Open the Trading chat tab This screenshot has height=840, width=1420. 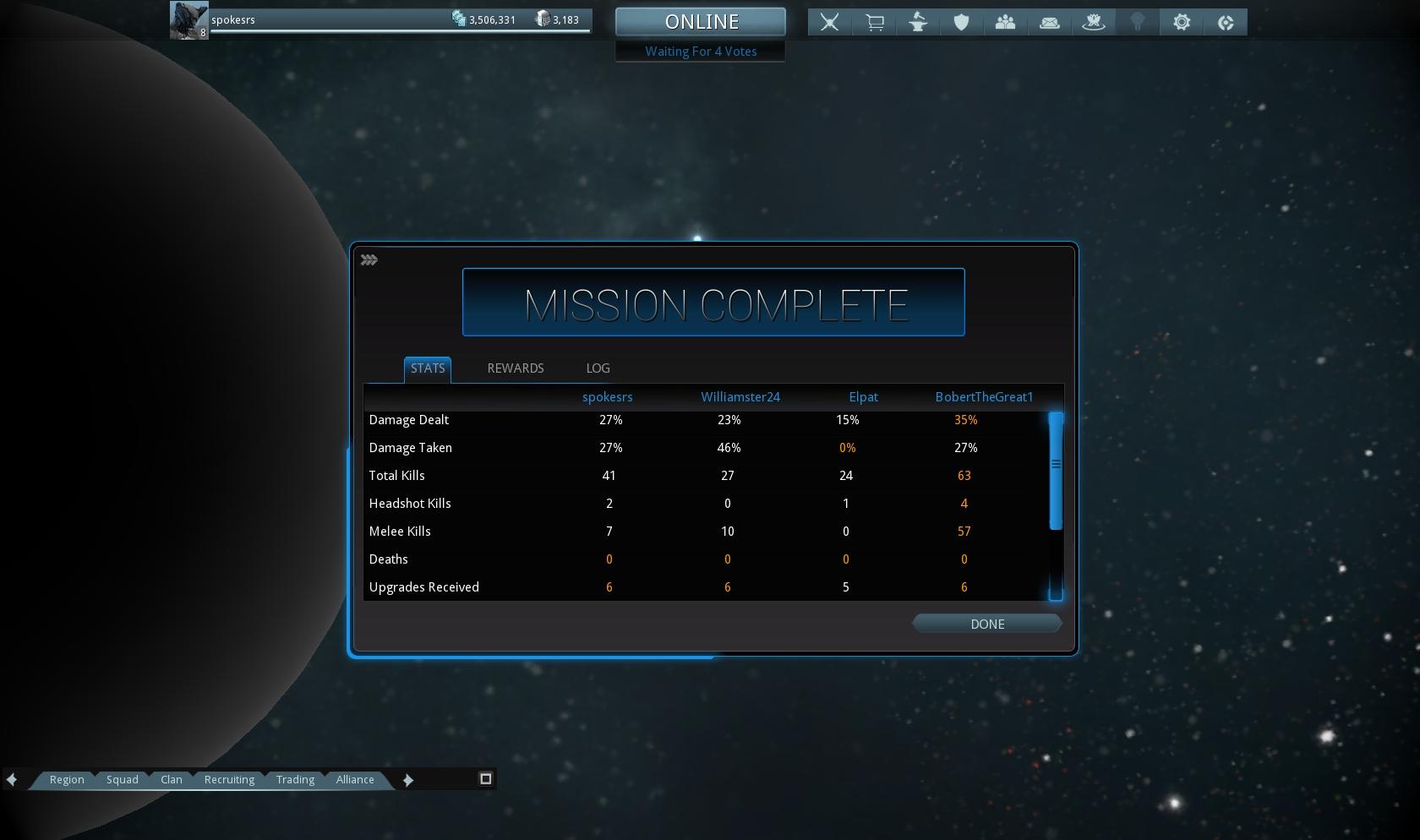click(x=295, y=780)
